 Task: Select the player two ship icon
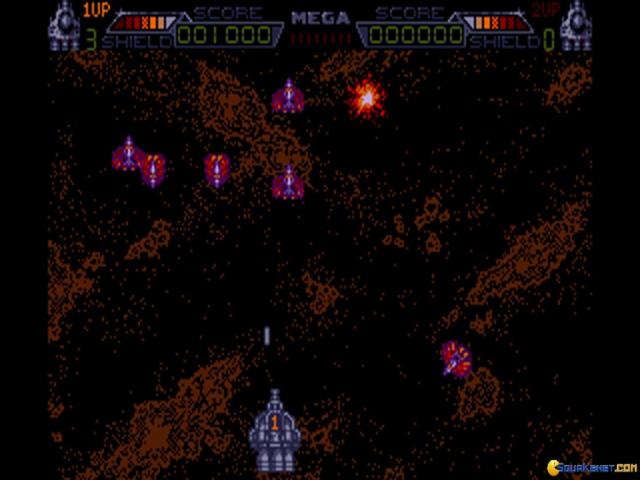(577, 25)
